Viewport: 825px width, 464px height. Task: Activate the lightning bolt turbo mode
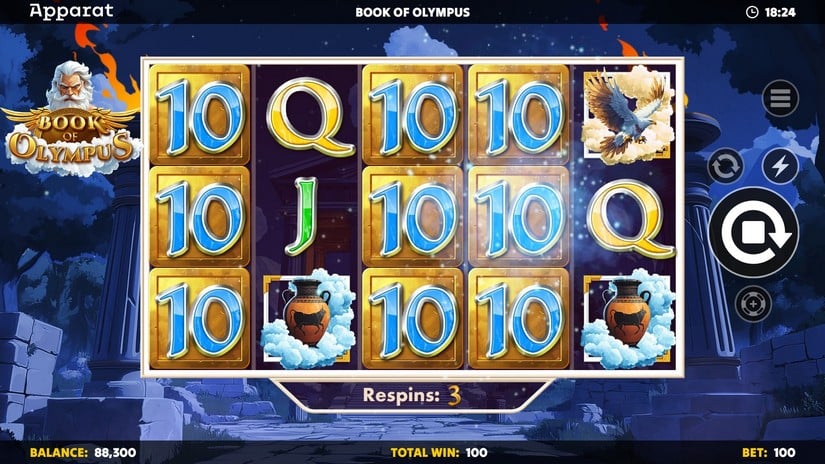(x=780, y=165)
